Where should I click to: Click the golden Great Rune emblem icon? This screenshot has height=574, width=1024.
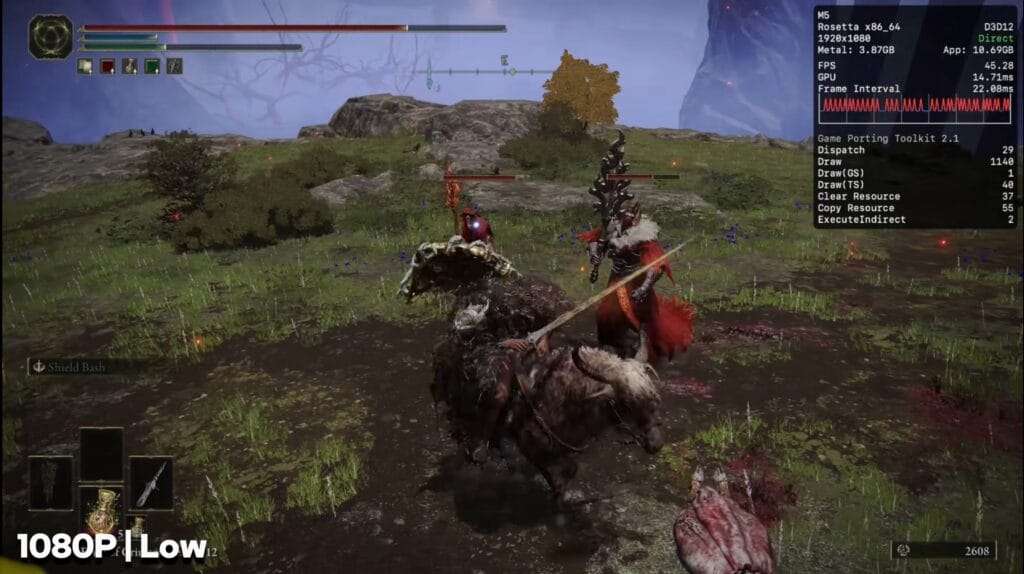coord(49,36)
